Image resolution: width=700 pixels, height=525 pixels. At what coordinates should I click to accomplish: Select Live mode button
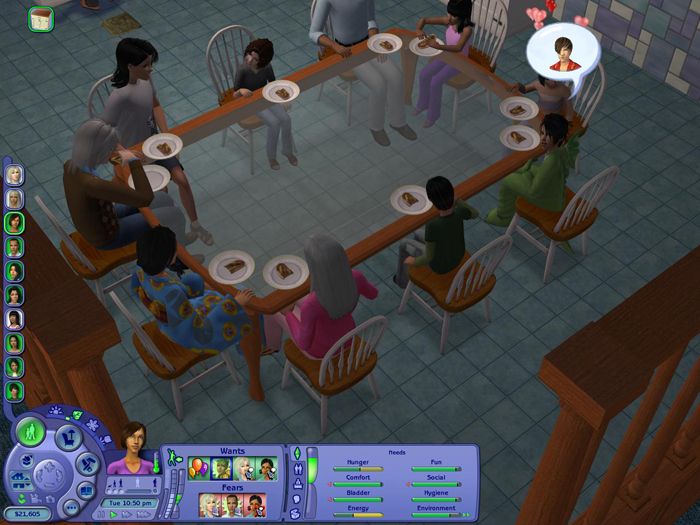coord(28,433)
